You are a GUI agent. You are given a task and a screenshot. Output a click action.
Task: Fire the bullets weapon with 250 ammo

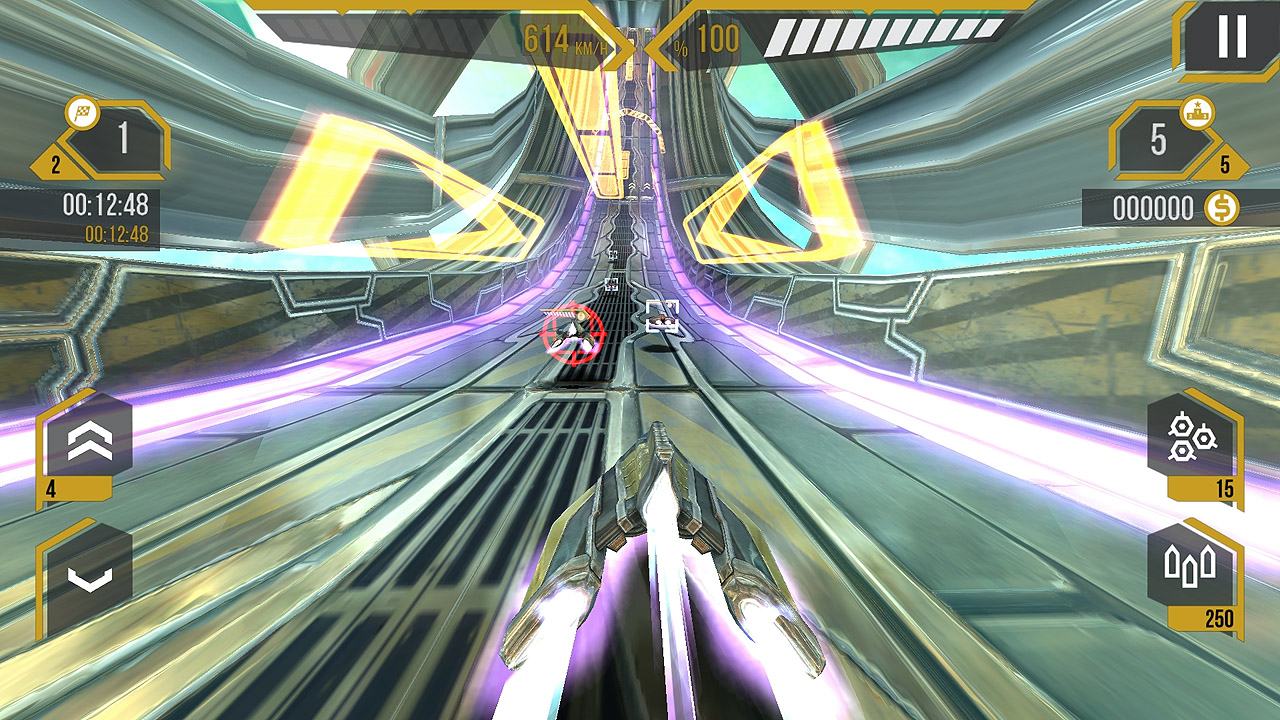pyautogui.click(x=1192, y=570)
